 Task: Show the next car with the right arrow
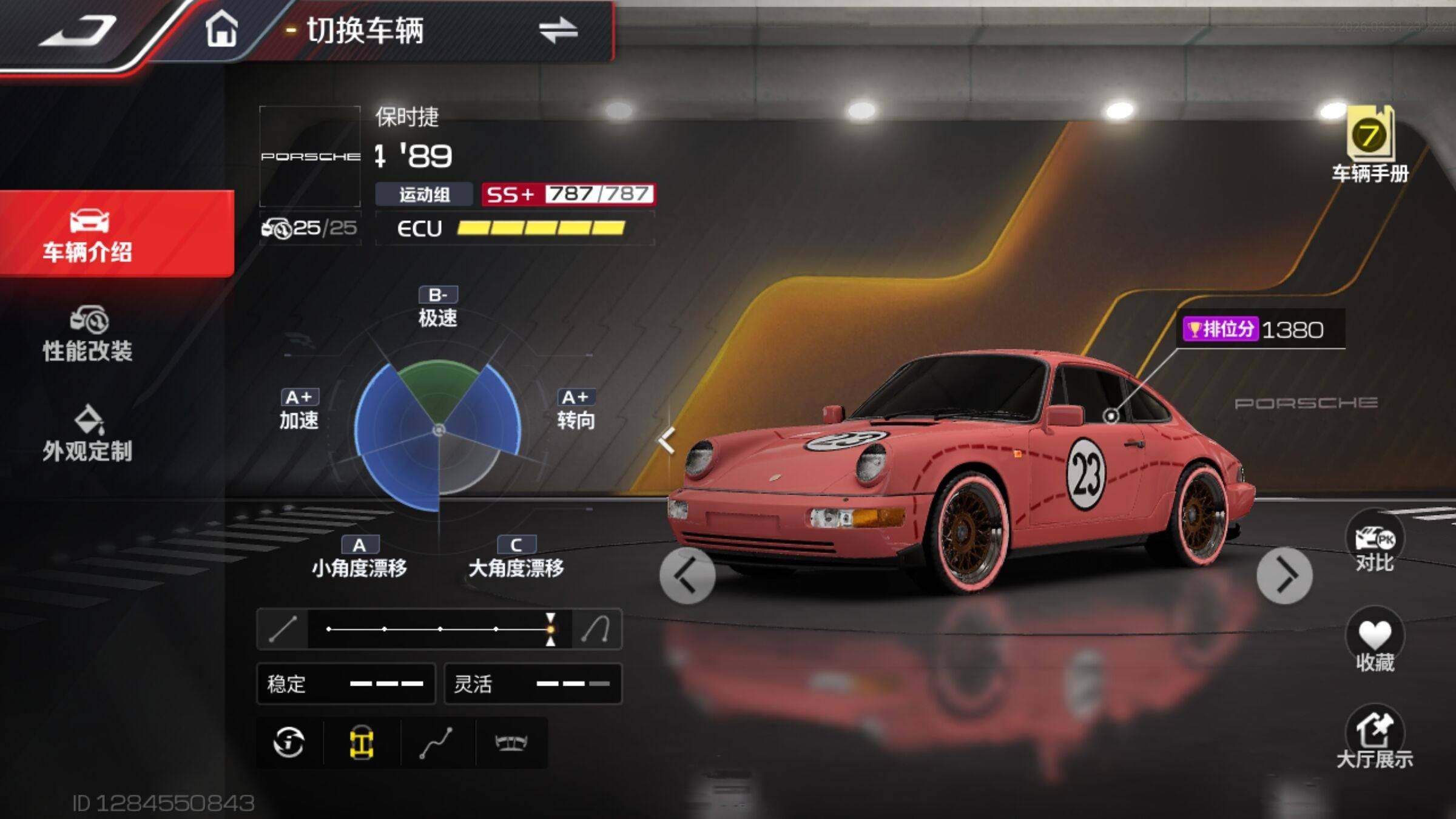[1284, 575]
